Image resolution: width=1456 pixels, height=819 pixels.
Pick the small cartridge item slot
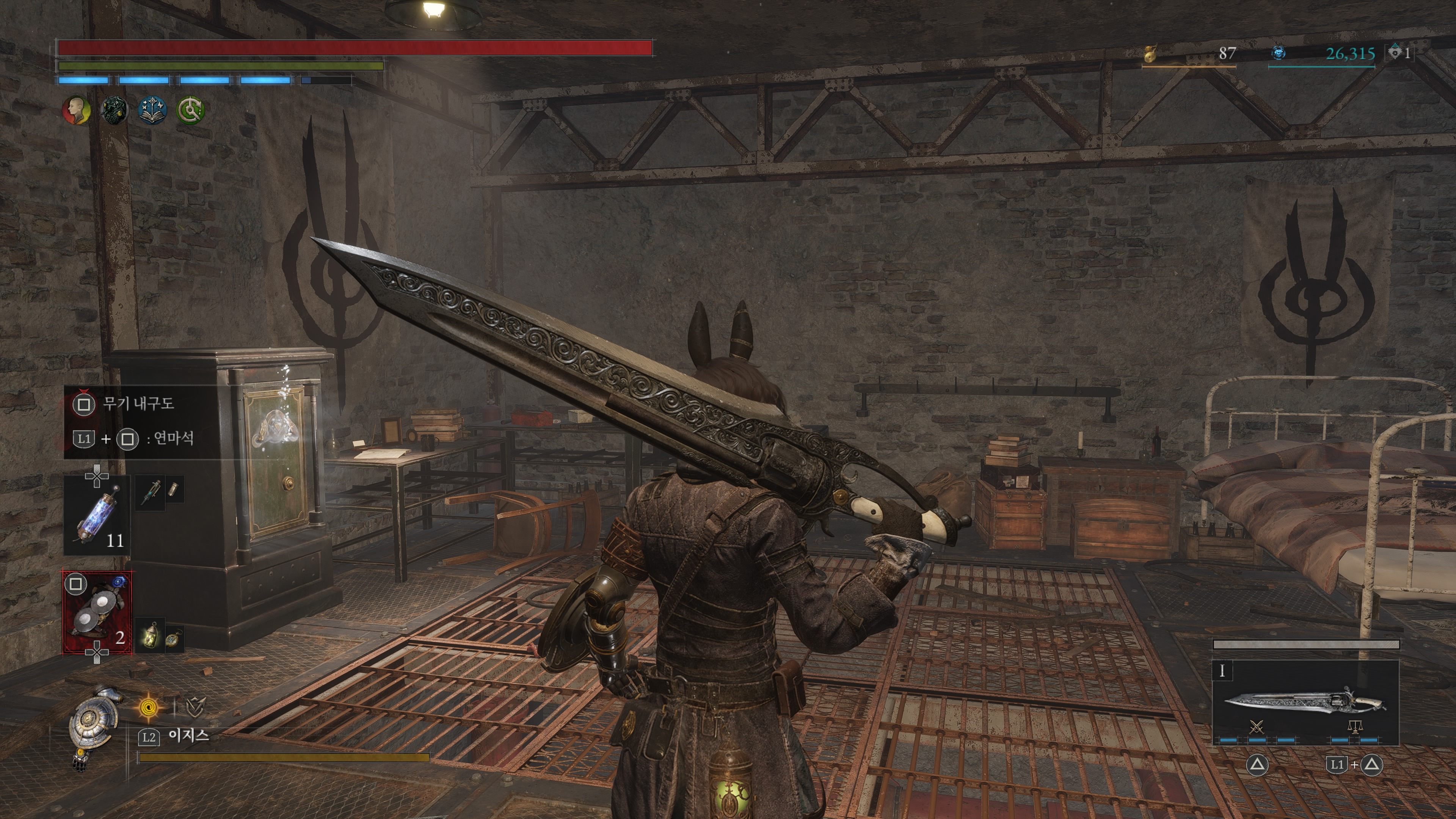174,490
